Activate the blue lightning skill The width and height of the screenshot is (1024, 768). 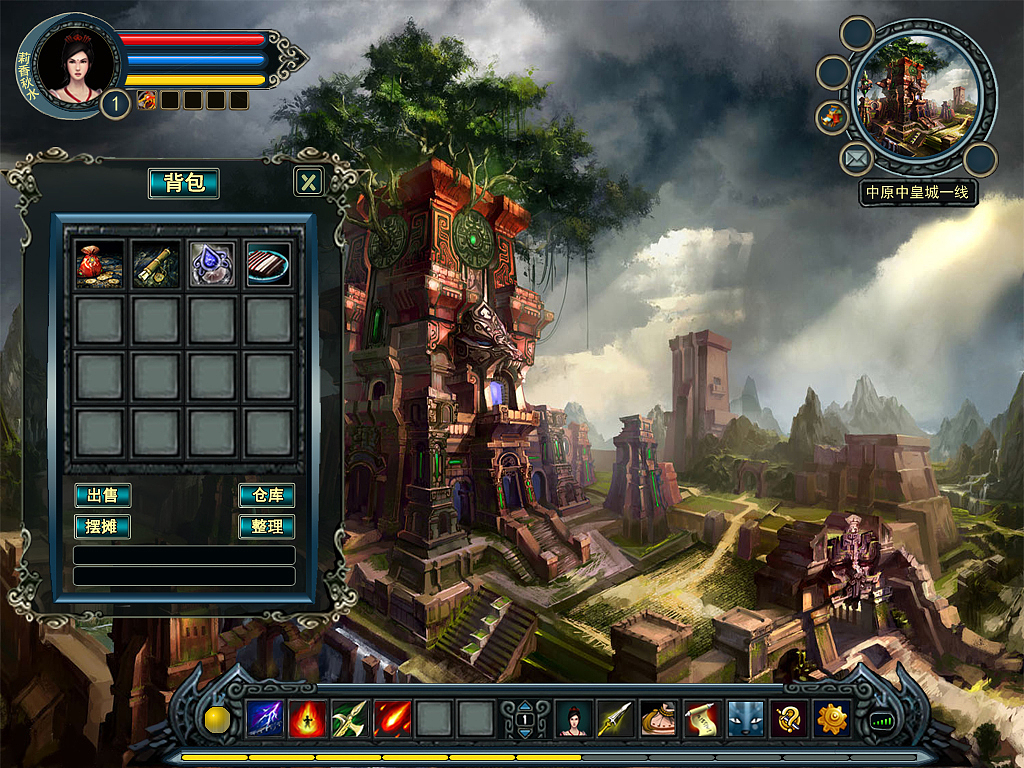pos(265,719)
